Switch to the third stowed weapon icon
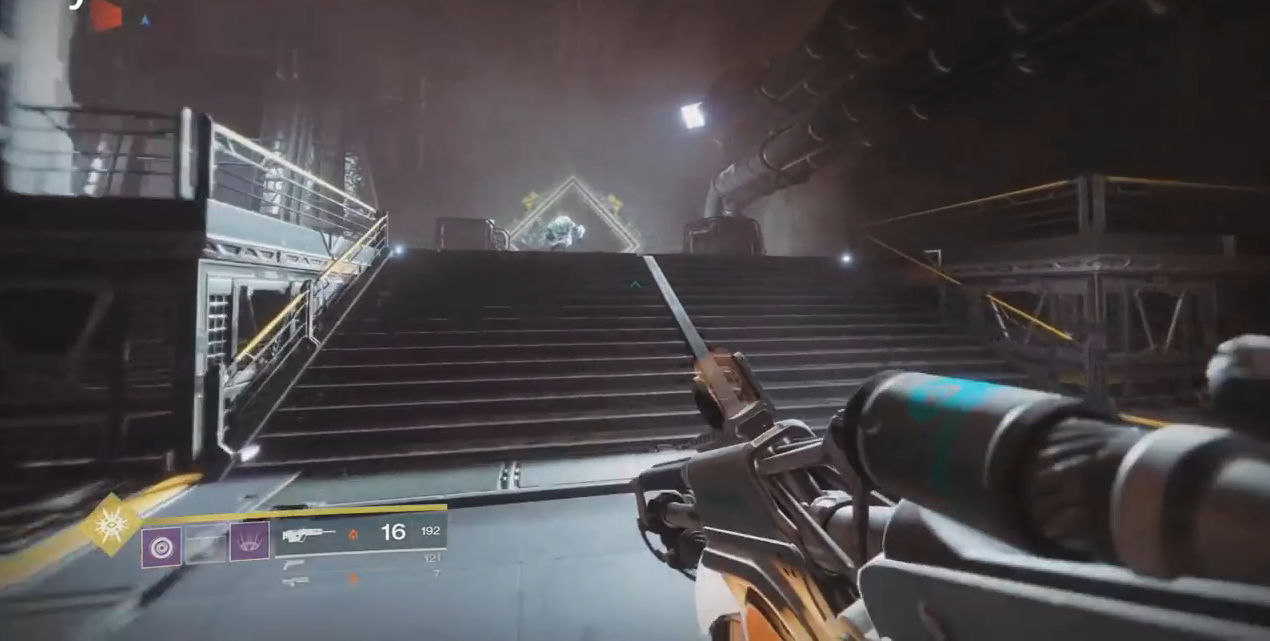 click(x=294, y=580)
